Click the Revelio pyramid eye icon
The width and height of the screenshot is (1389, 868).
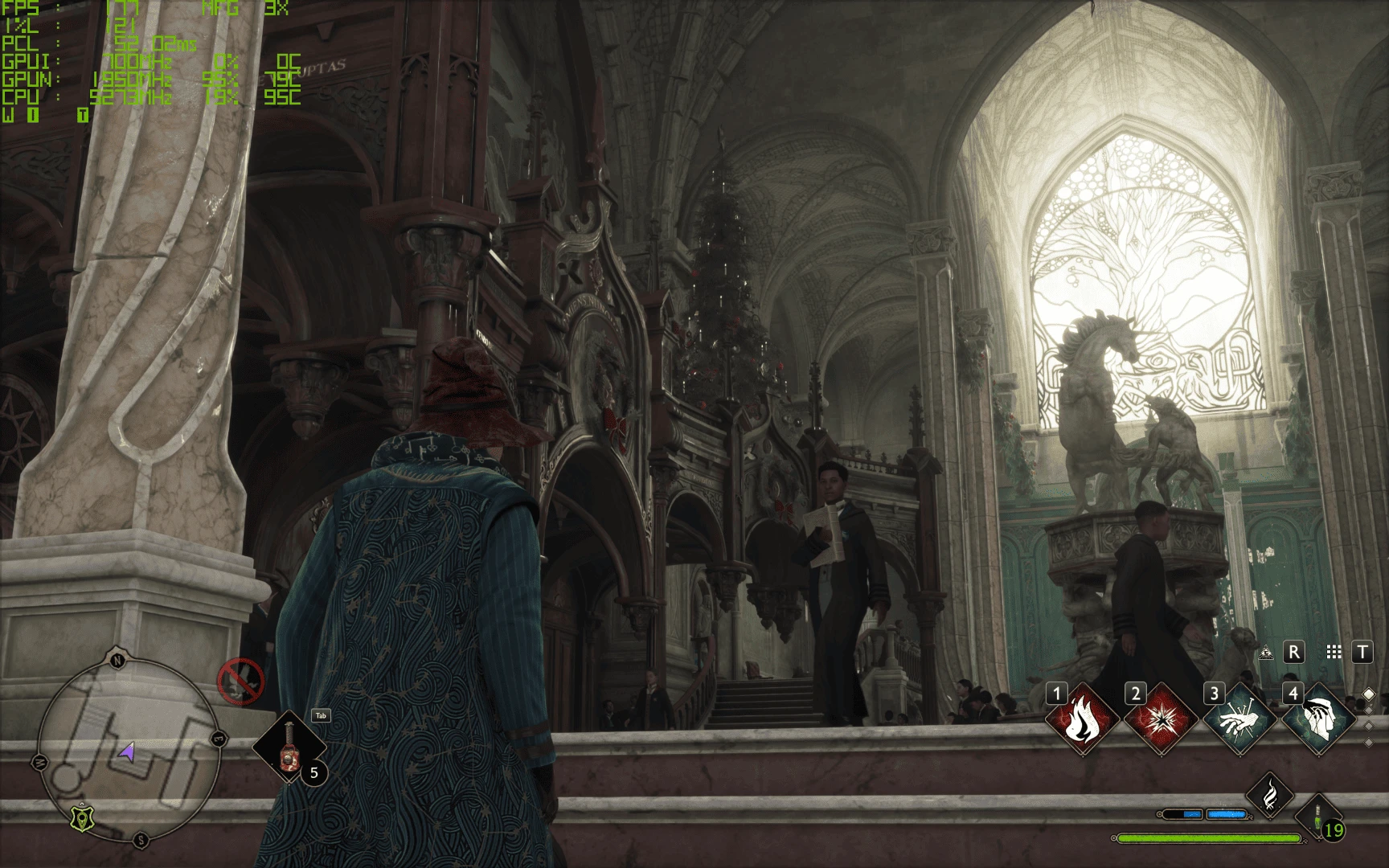pos(1267,653)
